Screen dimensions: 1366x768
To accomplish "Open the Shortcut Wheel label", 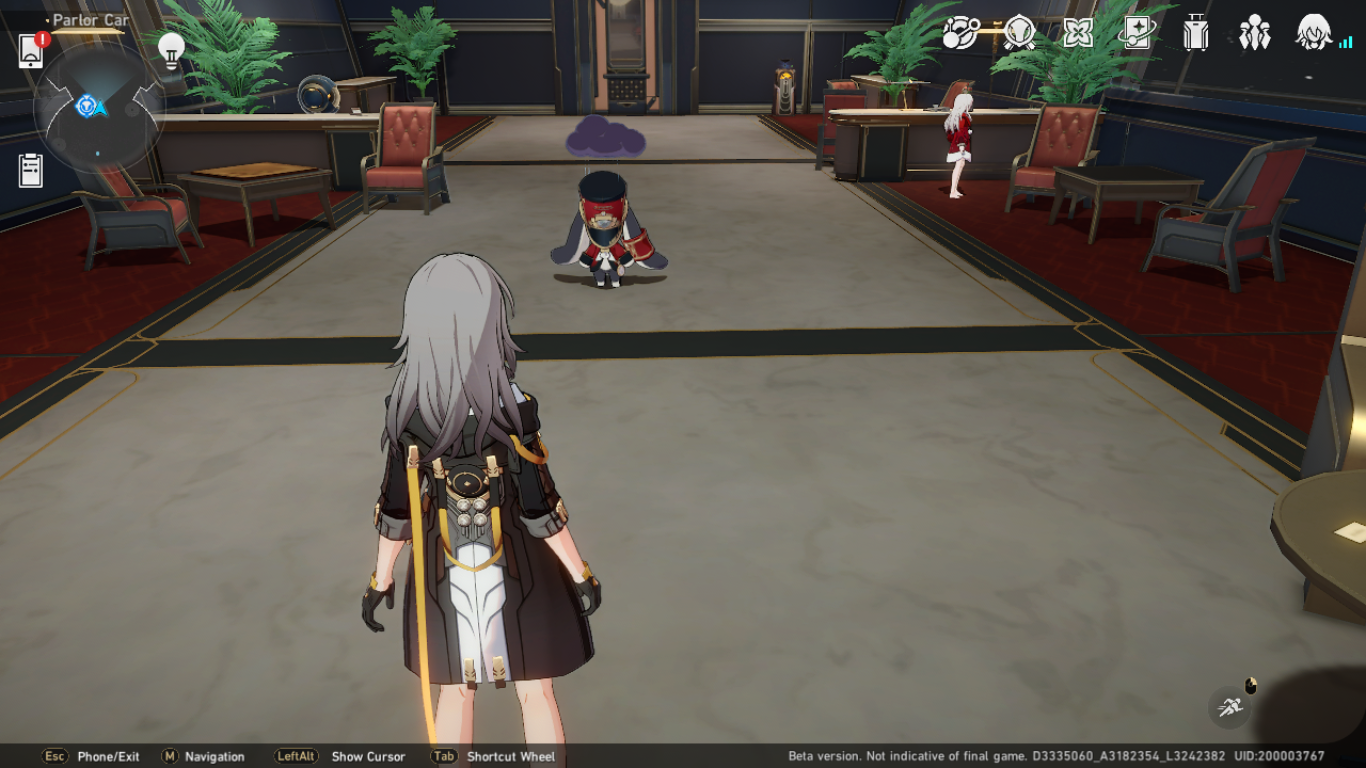I will pyautogui.click(x=510, y=757).
